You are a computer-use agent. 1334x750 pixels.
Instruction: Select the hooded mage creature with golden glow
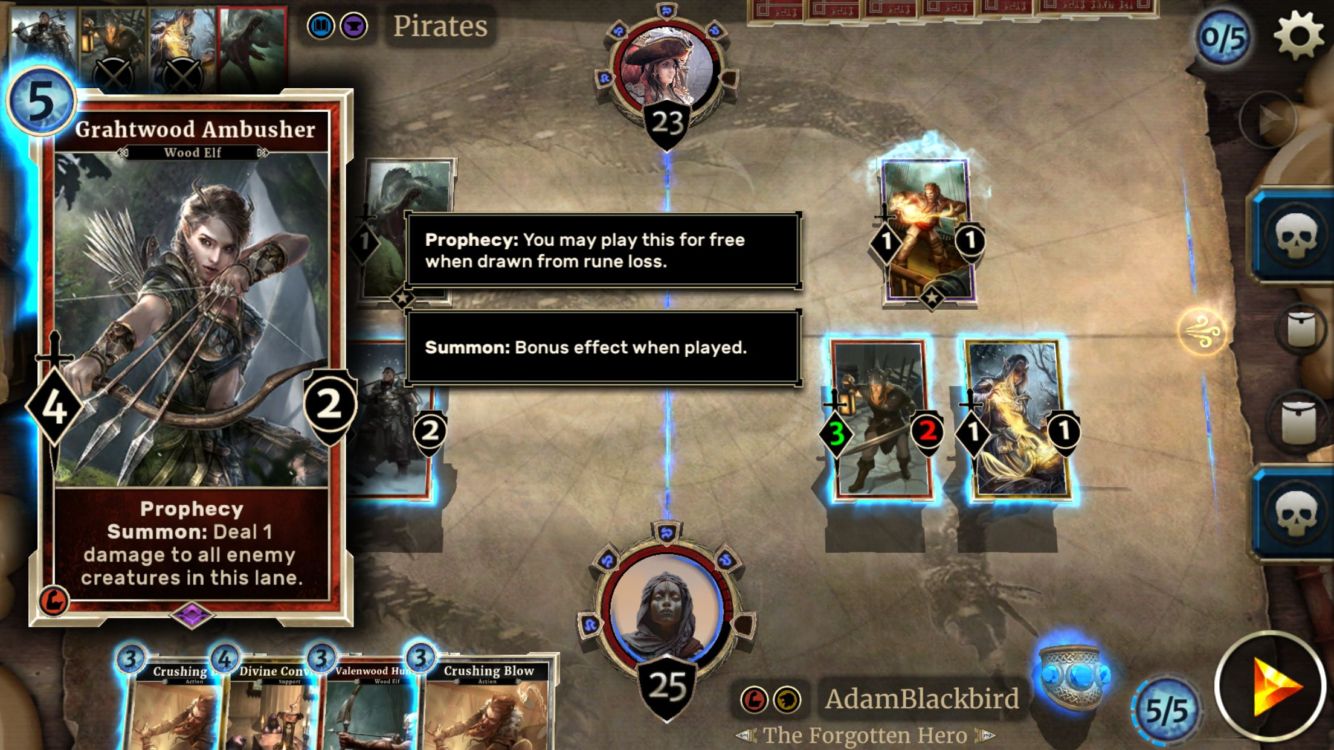[x=1017, y=420]
